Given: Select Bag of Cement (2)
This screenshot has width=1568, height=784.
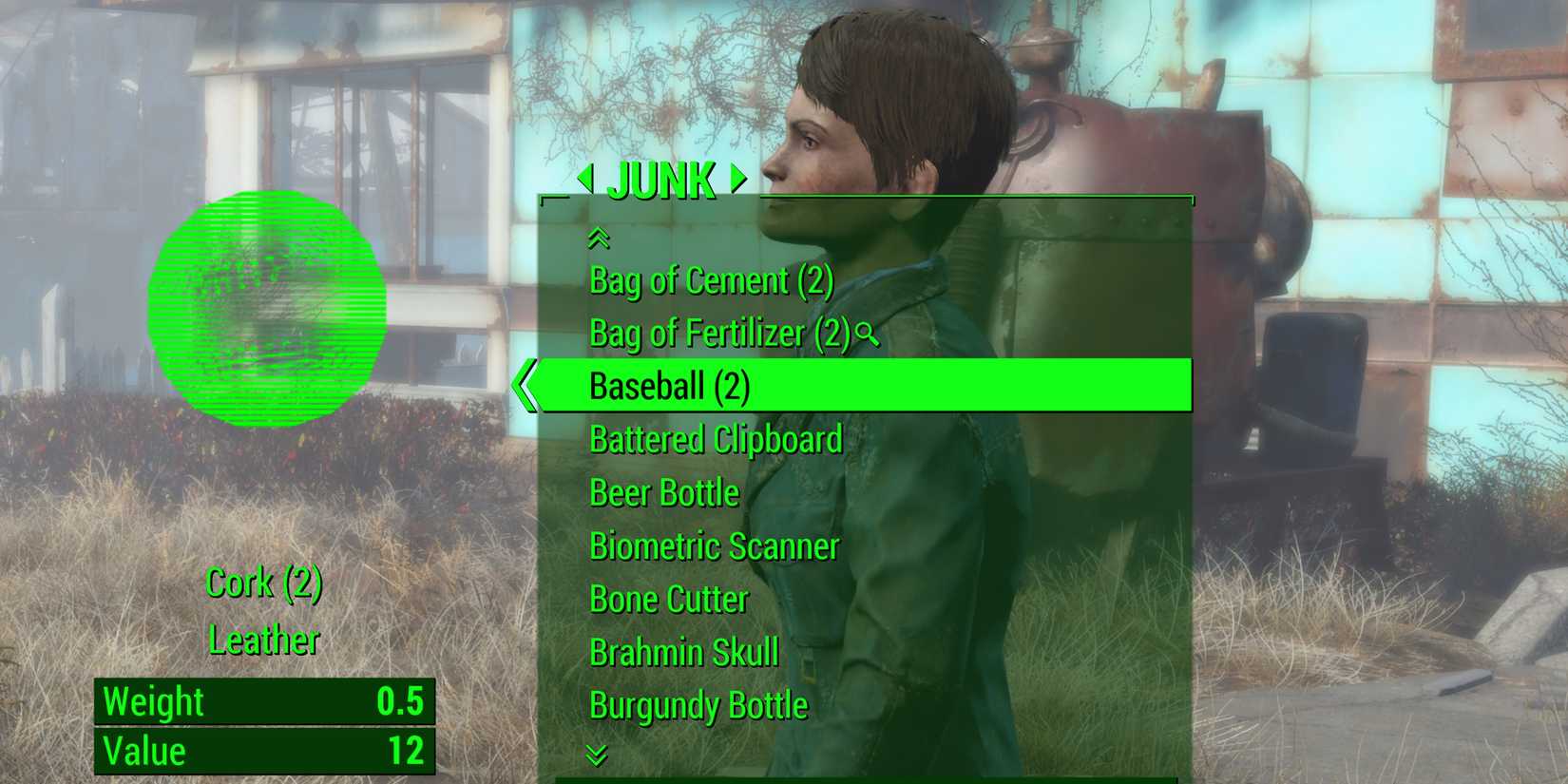Looking at the screenshot, I should coord(712,280).
